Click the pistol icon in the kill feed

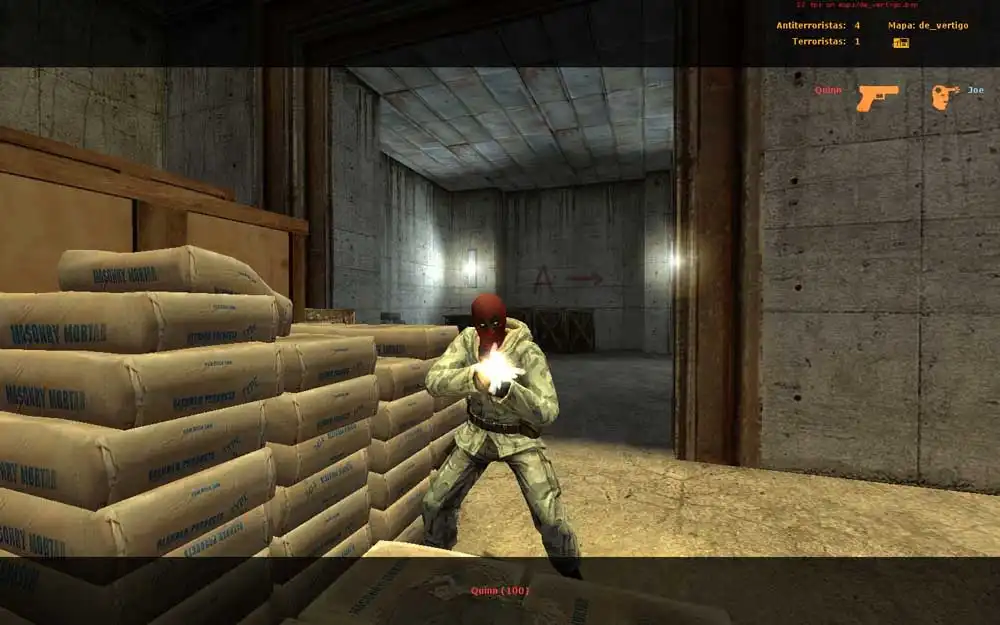[x=876, y=96]
